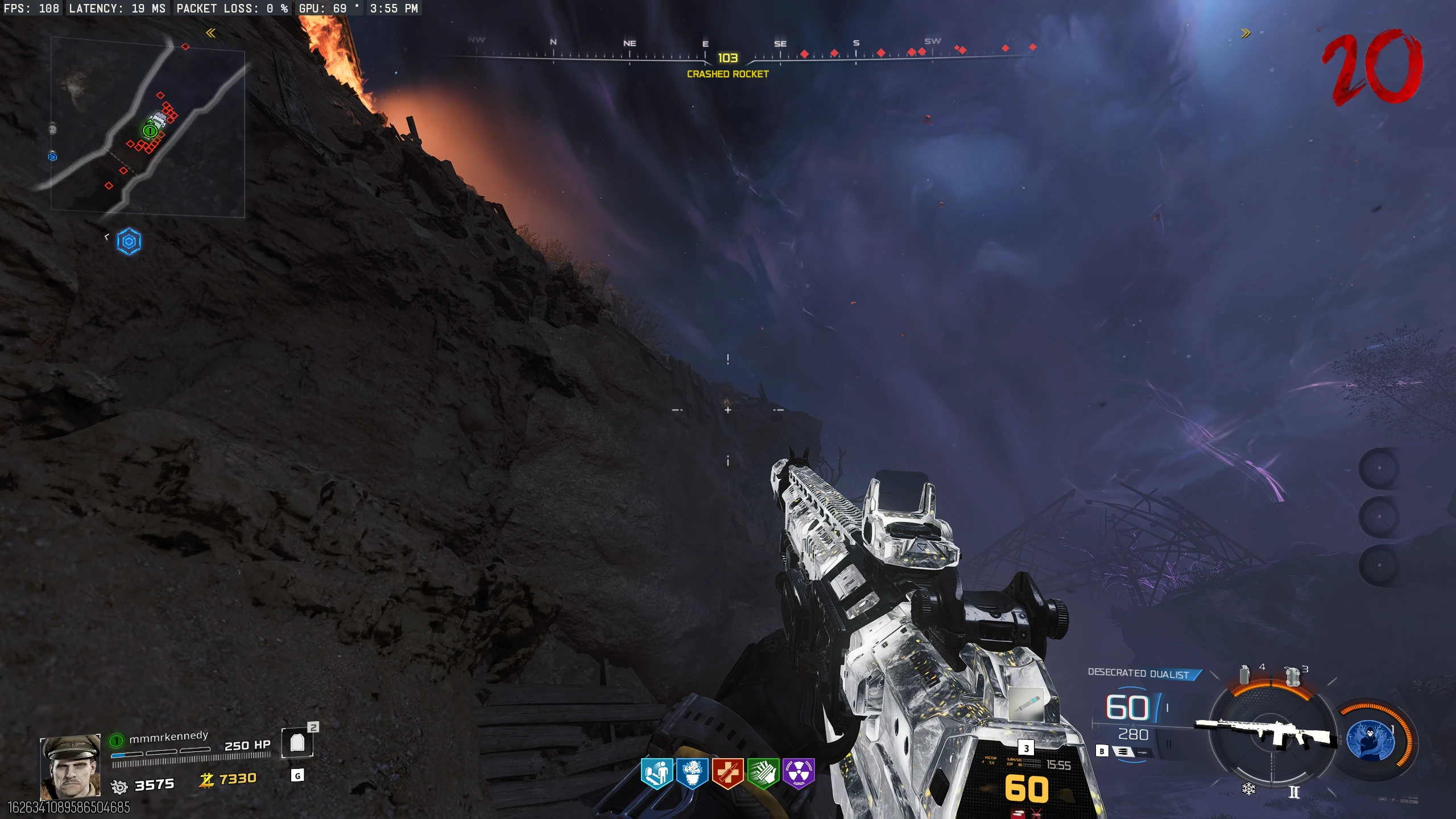Click the armor plate slot
Image resolution: width=1456 pixels, height=819 pixels.
297,743
